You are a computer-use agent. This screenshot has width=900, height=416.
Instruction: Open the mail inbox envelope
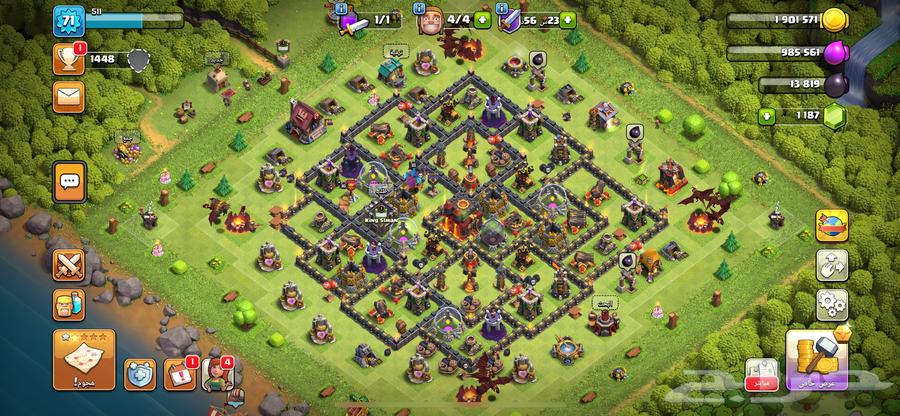[69, 96]
